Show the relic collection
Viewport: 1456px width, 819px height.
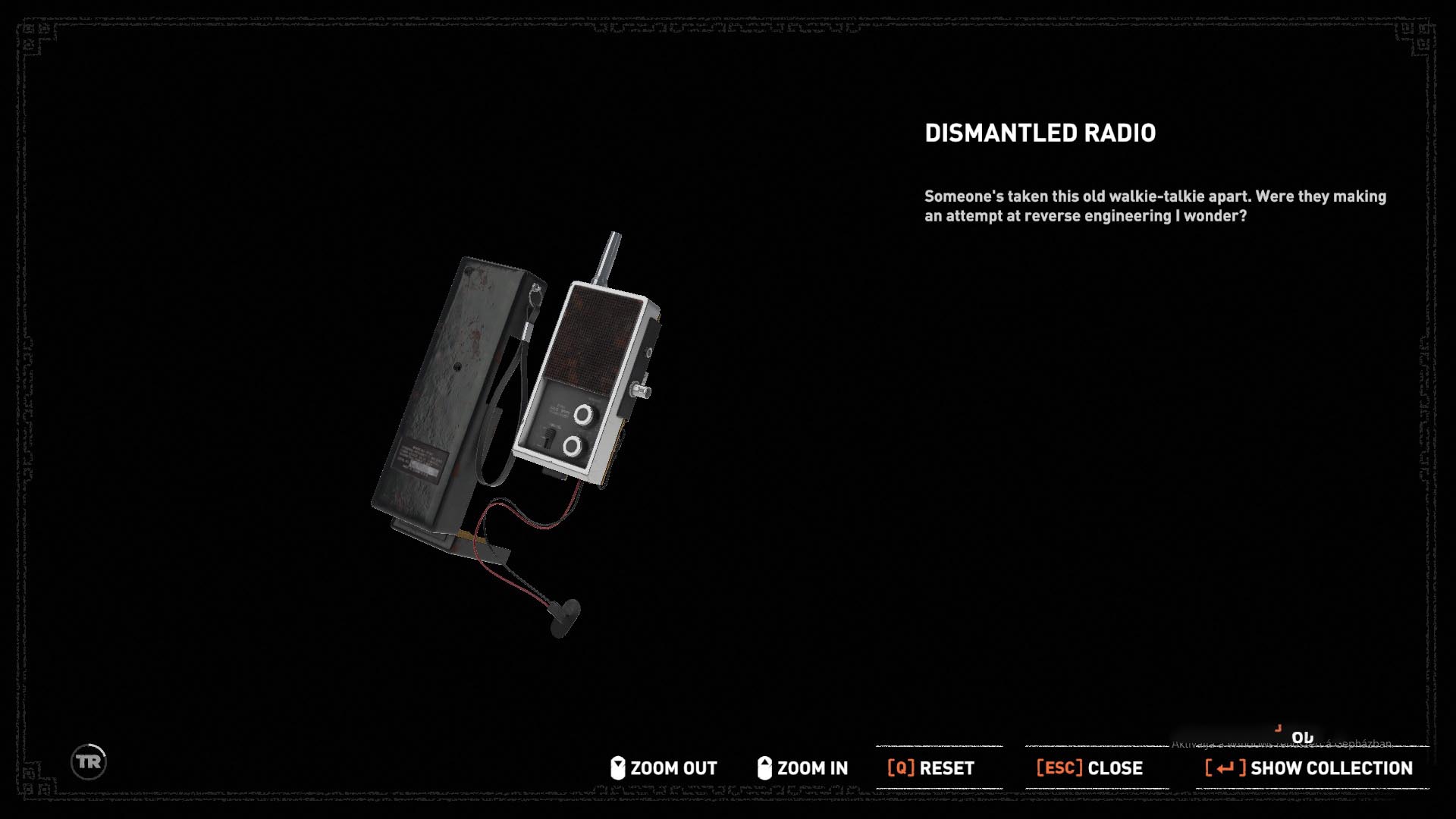[x=1310, y=768]
